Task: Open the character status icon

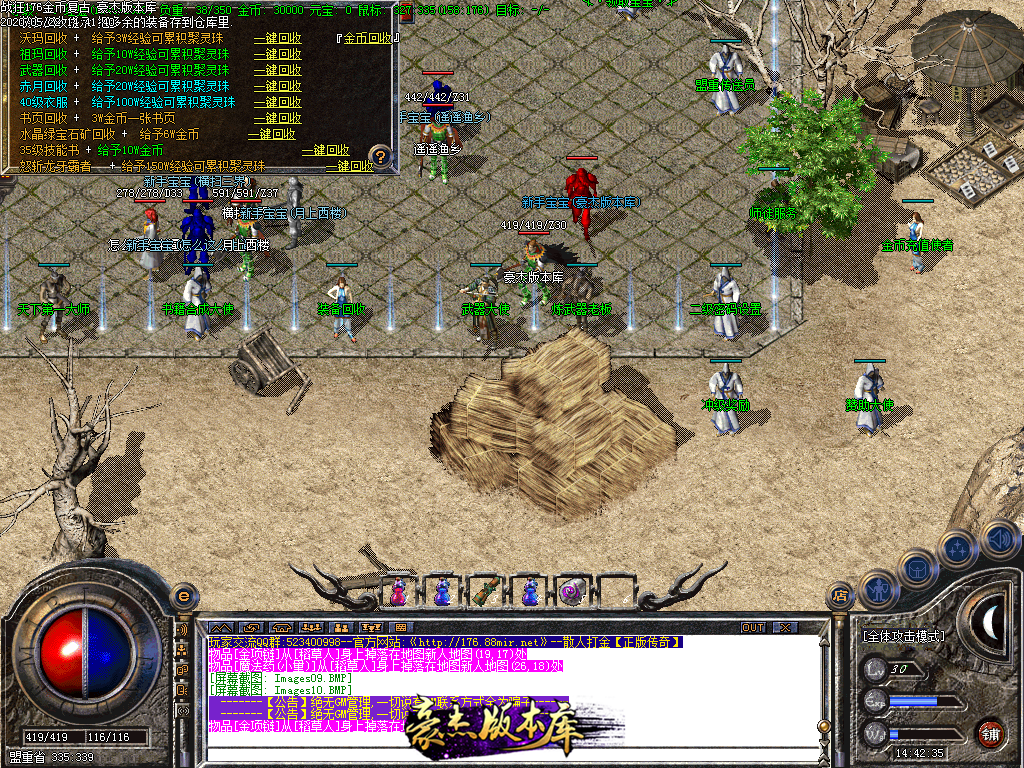Action: point(877,589)
